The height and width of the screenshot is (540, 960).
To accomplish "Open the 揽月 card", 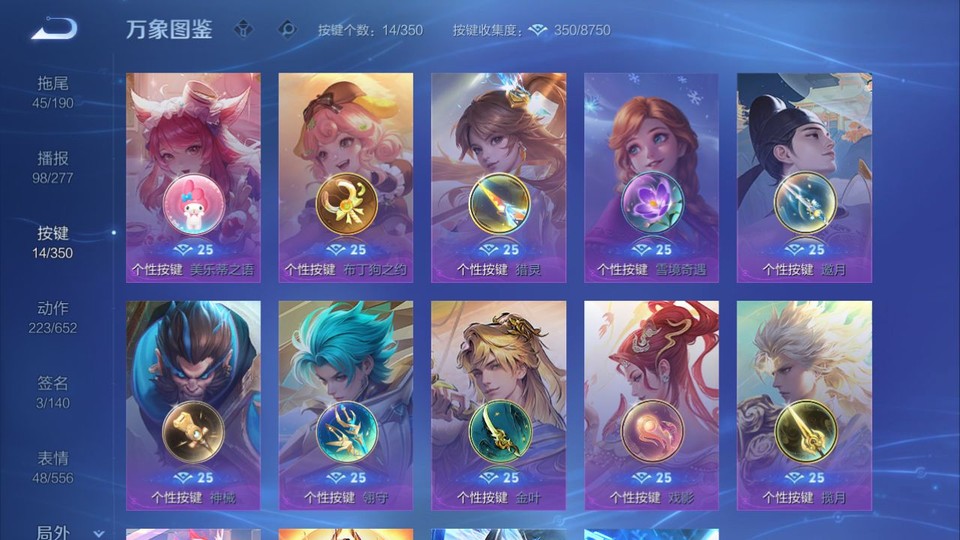I will click(x=804, y=405).
